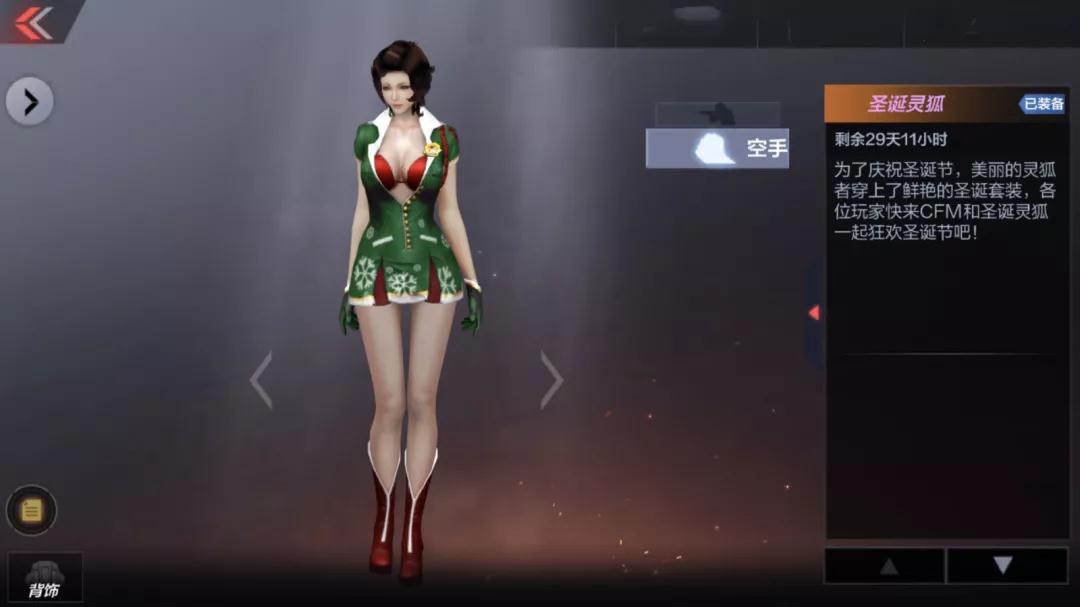Move up the list with the up-triangle button
1080x607 pixels.
coord(884,566)
